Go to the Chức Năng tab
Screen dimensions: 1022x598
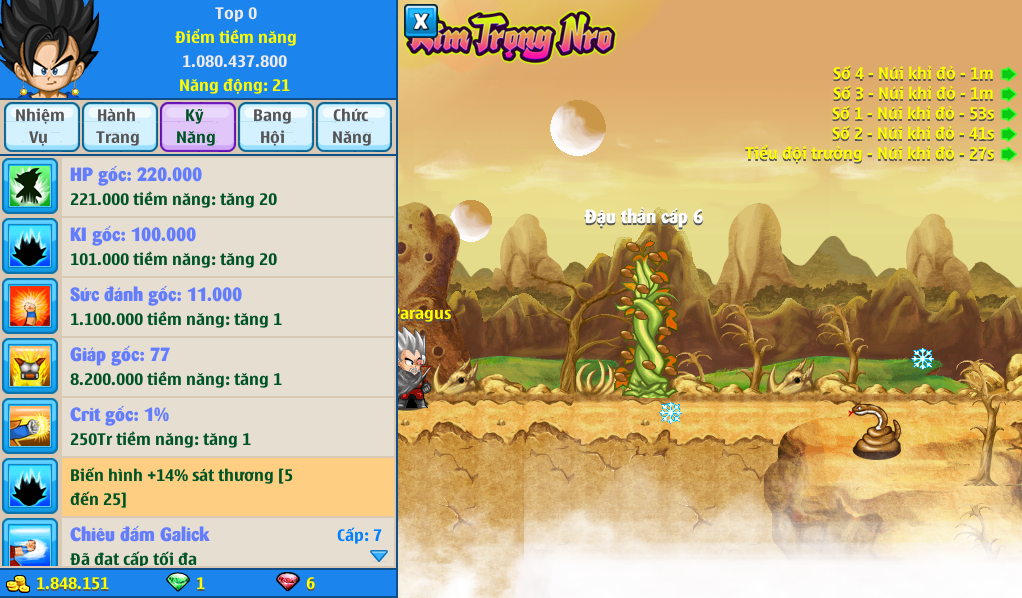point(353,126)
